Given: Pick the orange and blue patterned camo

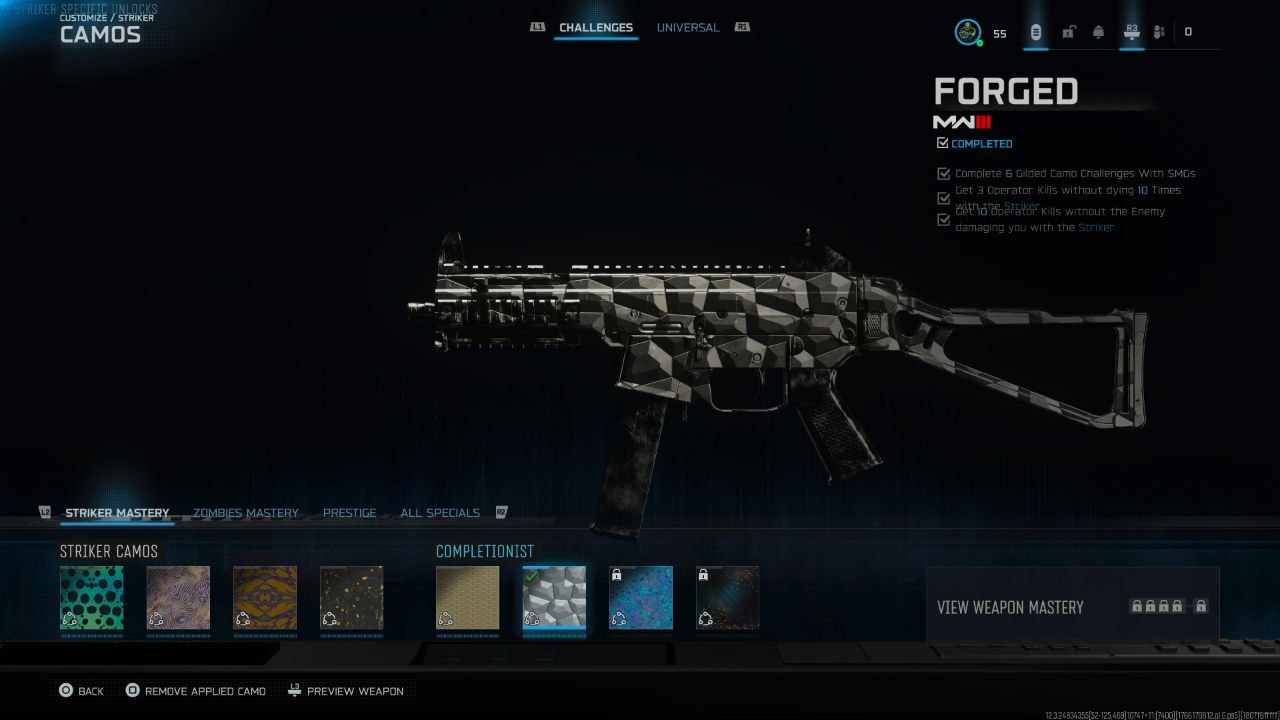Looking at the screenshot, I should [265, 598].
